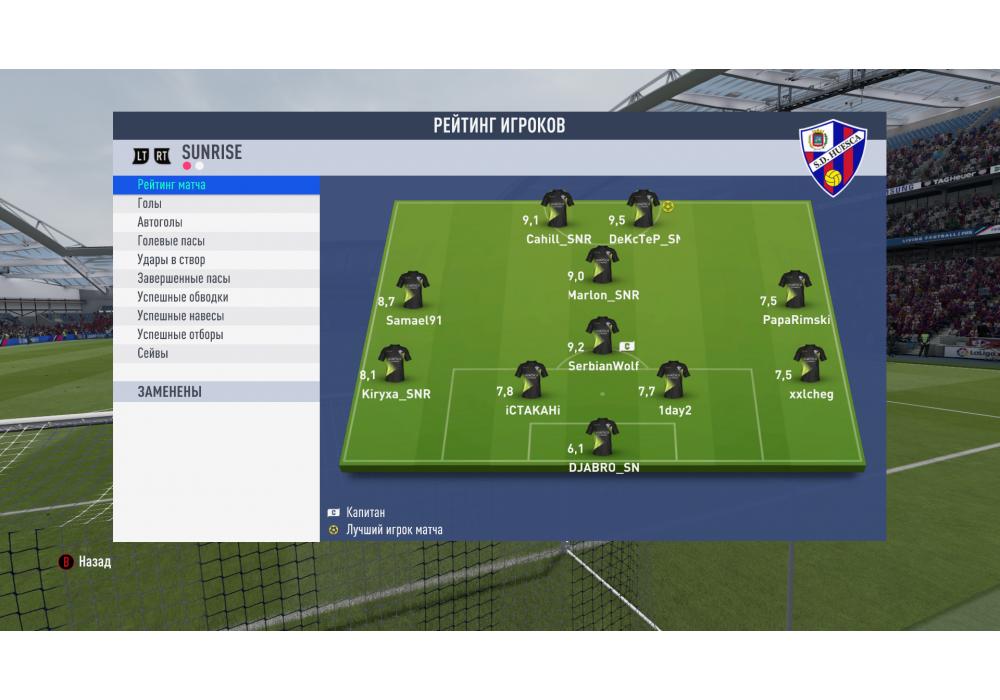The height and width of the screenshot is (700, 1000).
Task: Select goalkeeper DJABRO_SN on the pitch
Action: (602, 437)
